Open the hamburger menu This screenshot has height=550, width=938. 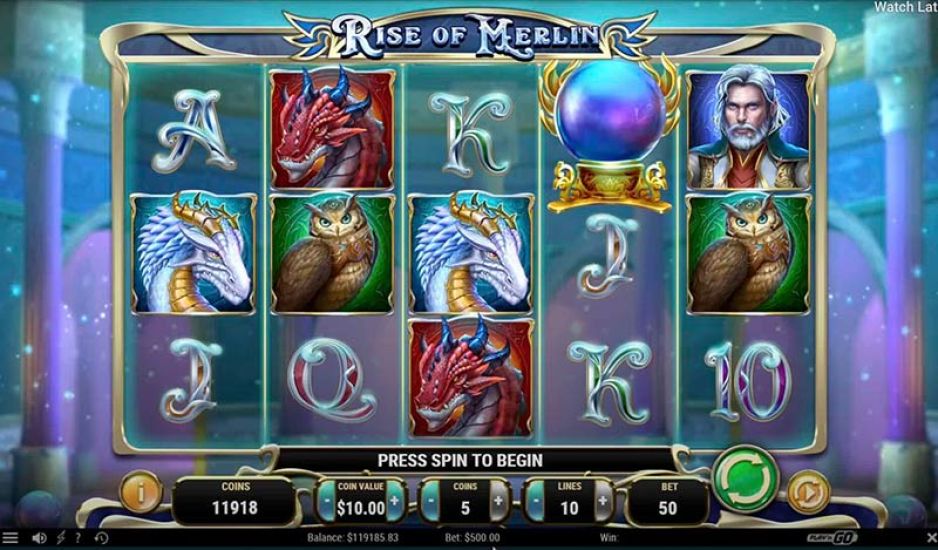click(x=11, y=539)
